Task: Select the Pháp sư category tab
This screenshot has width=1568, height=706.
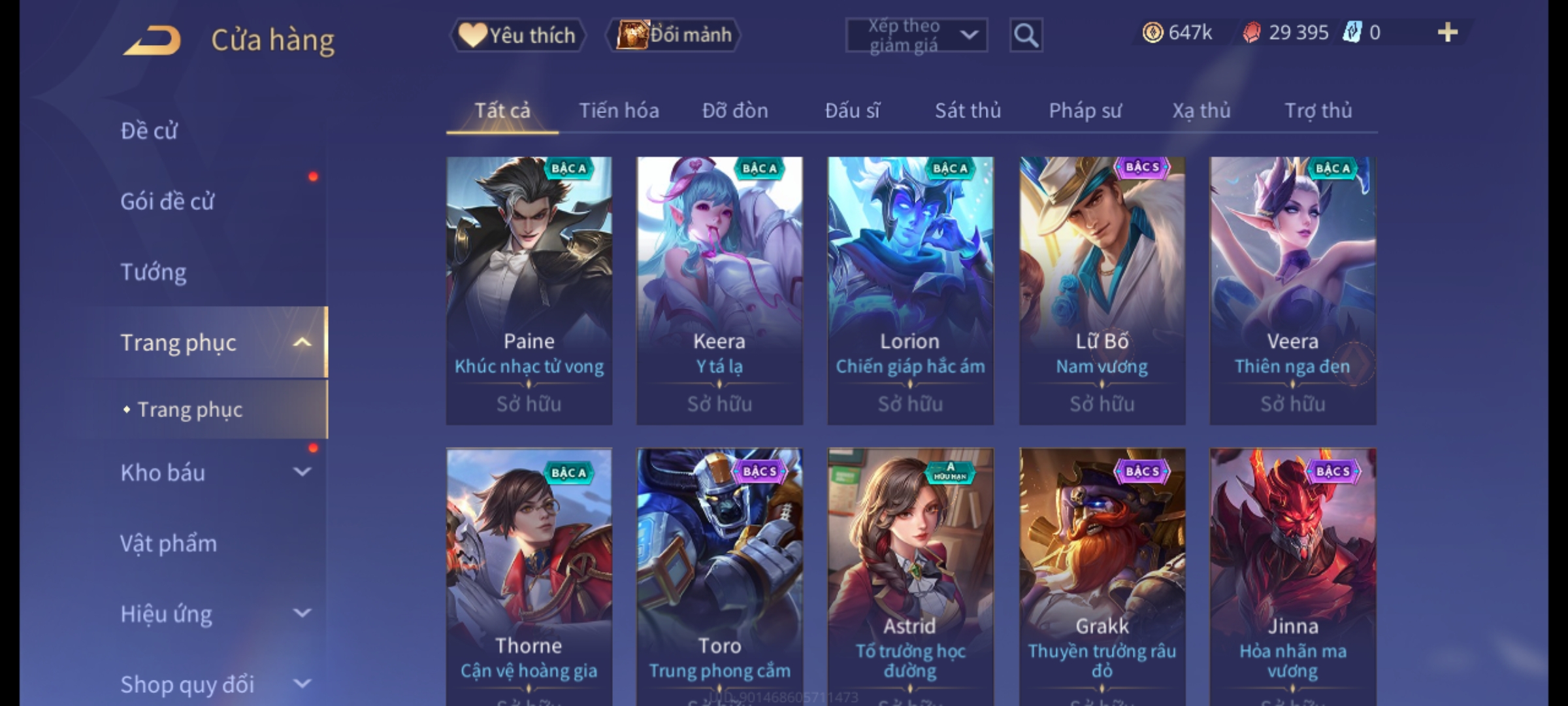Action: click(1085, 110)
